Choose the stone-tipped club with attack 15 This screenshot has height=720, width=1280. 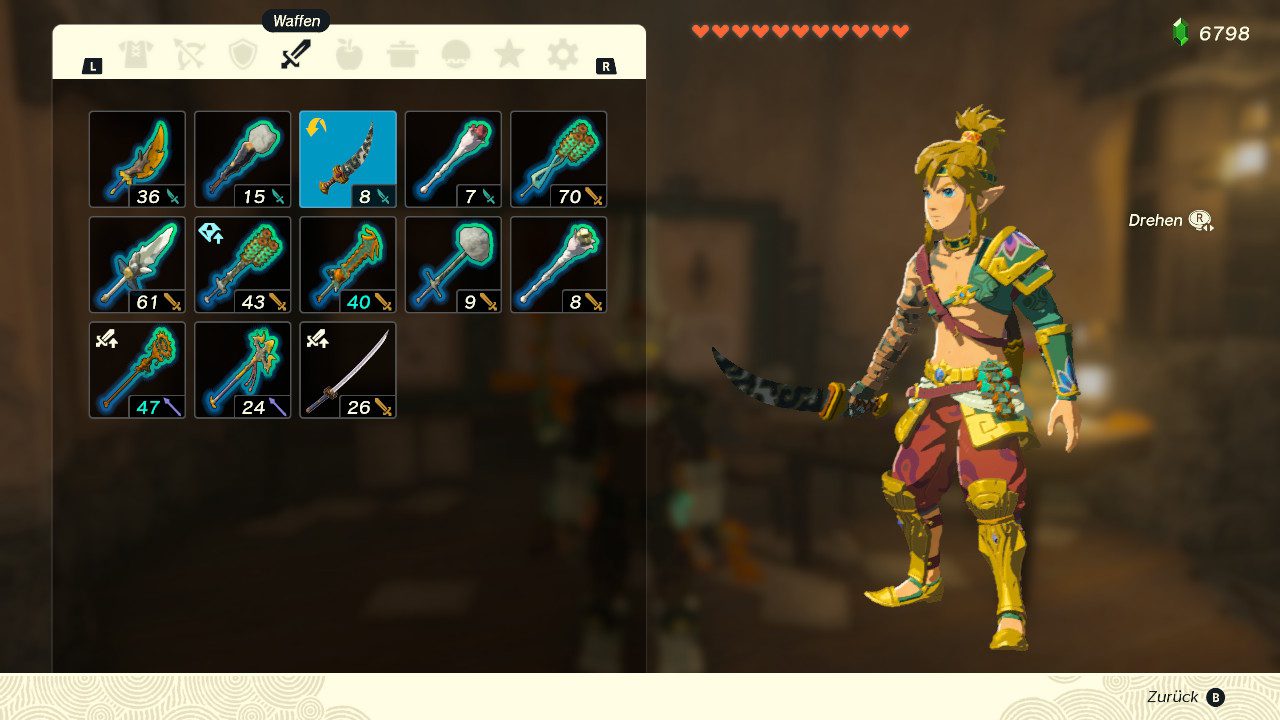[x=242, y=159]
